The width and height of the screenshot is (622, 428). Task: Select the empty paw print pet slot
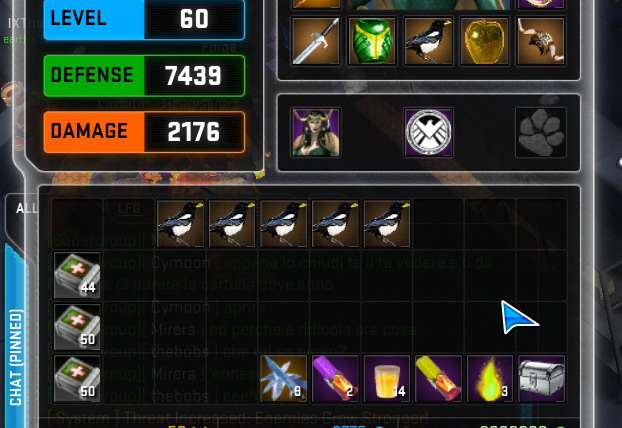(541, 132)
